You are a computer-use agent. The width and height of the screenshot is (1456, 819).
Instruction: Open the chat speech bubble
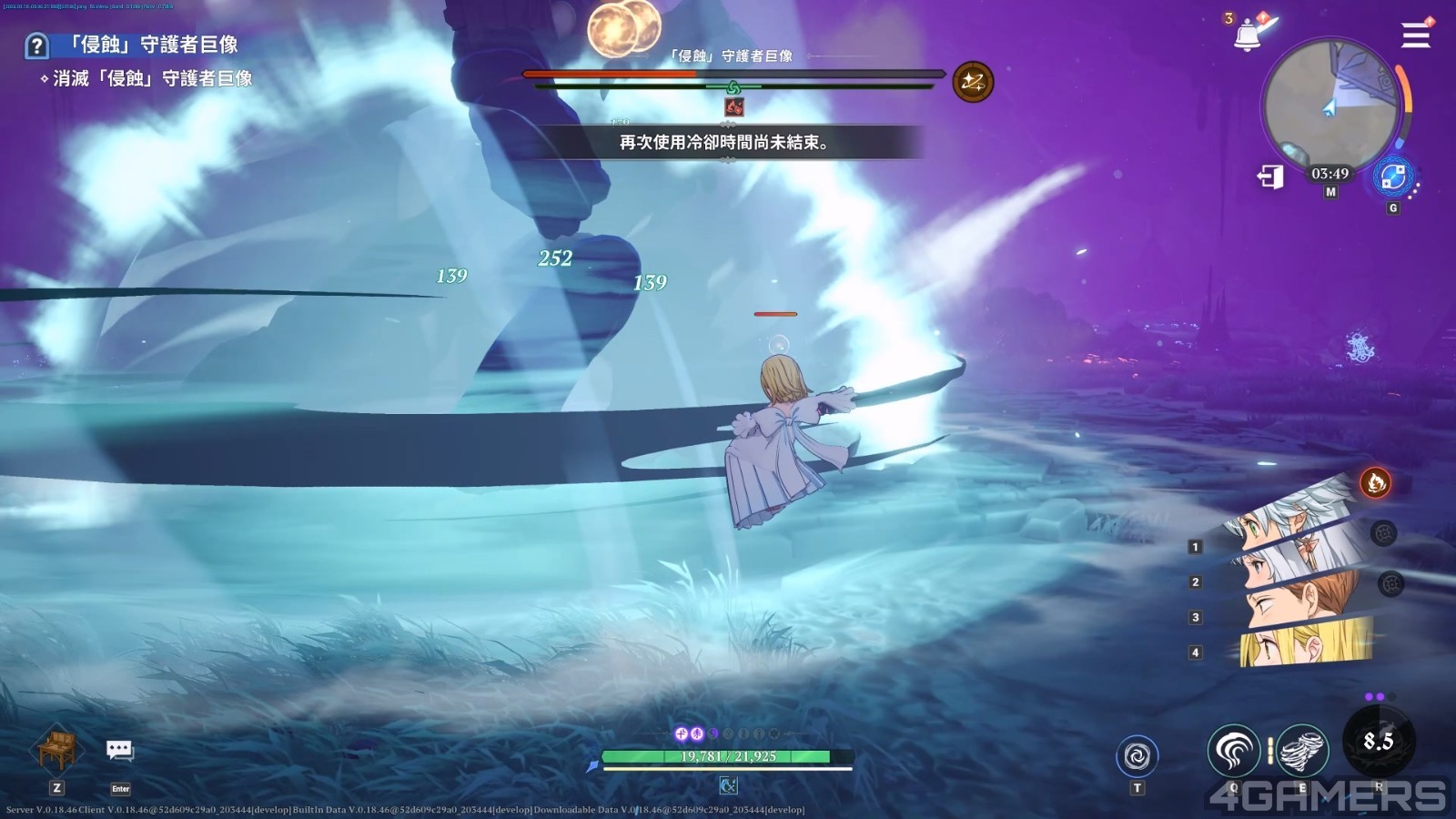point(120,751)
